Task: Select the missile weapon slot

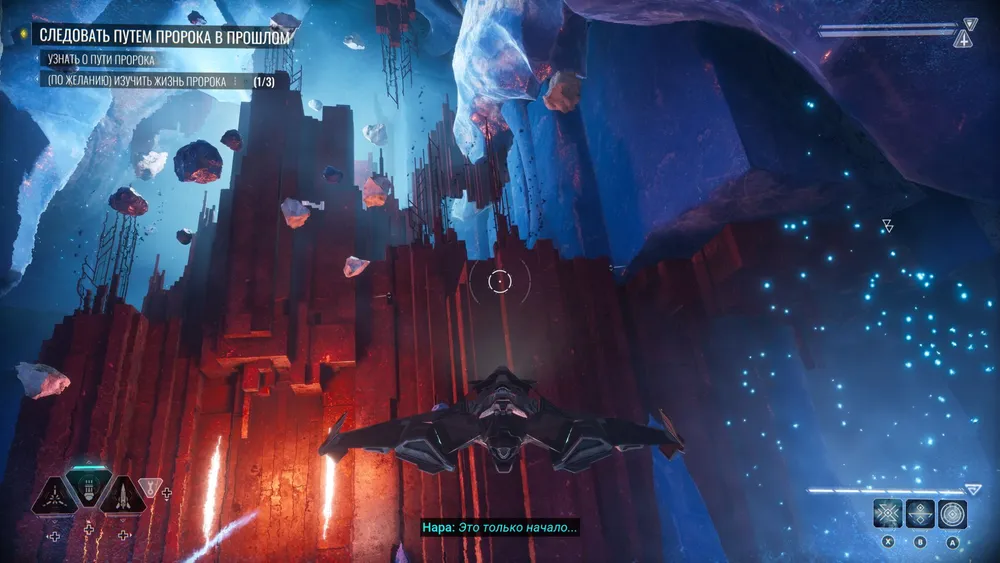Action: 124,494
